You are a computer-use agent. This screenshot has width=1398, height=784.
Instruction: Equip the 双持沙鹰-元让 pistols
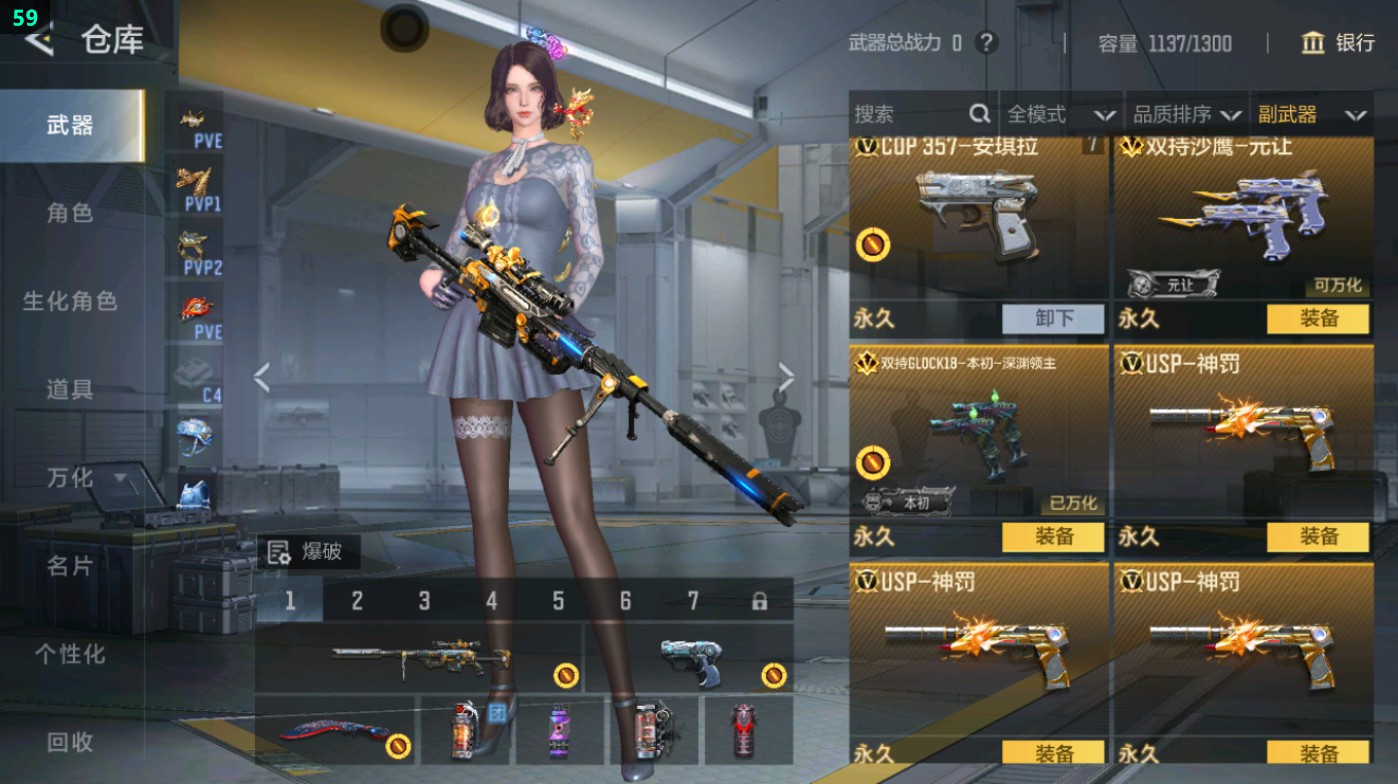tap(1318, 319)
